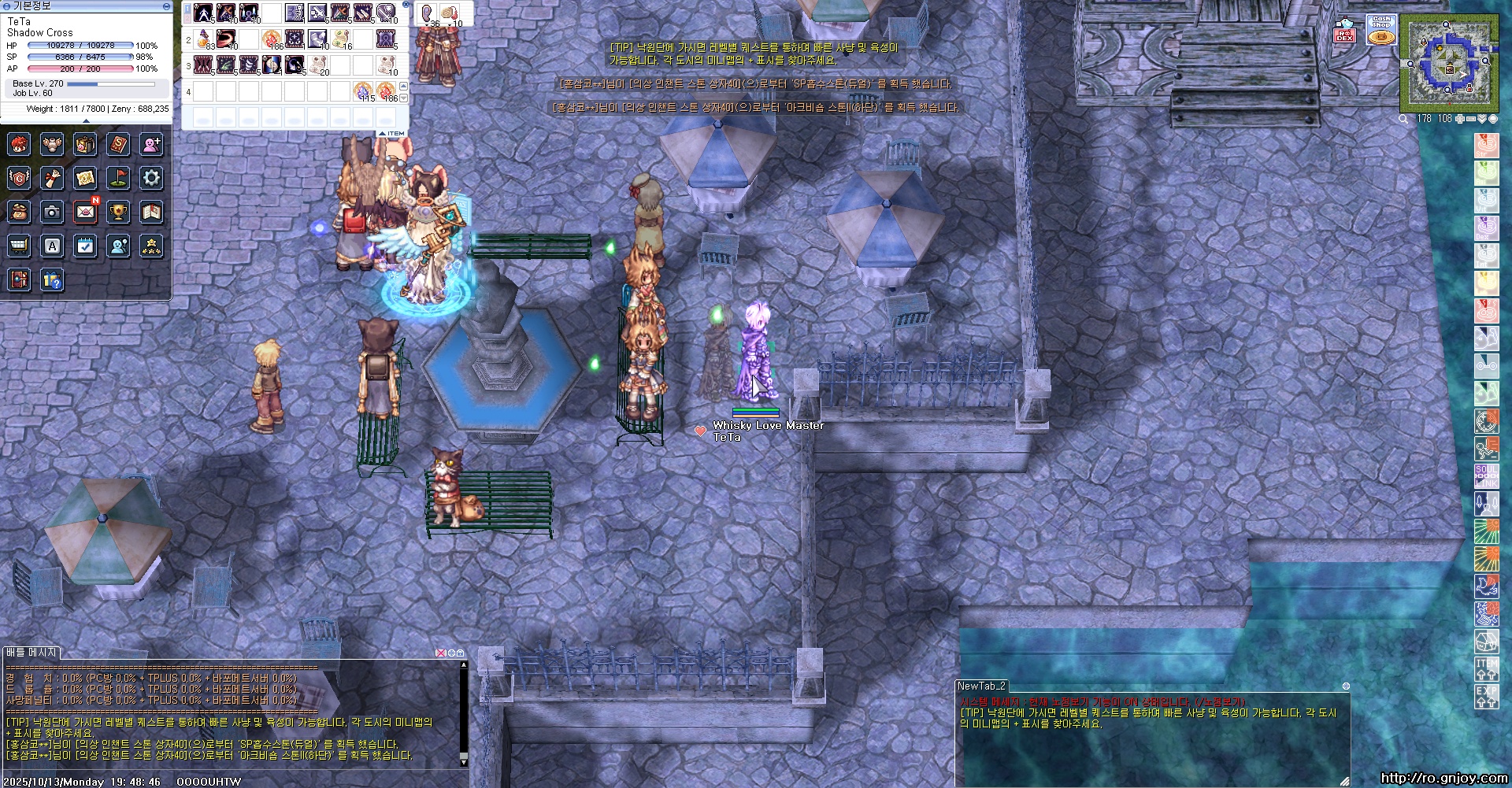Zoom out the minimap with minus button
Image resolution: width=1512 pixels, height=788 pixels.
point(1470,119)
